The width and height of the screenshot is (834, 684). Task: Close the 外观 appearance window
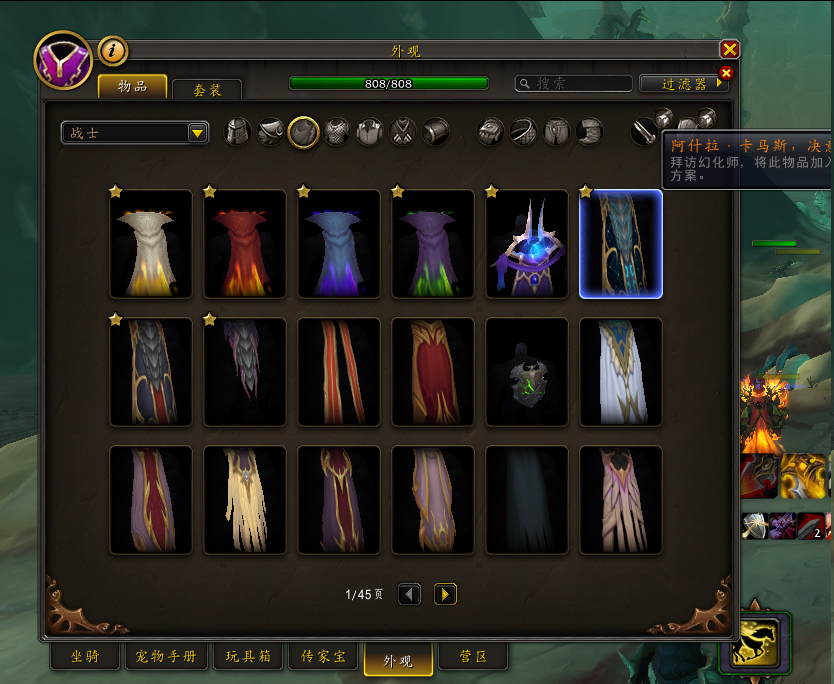[x=729, y=49]
